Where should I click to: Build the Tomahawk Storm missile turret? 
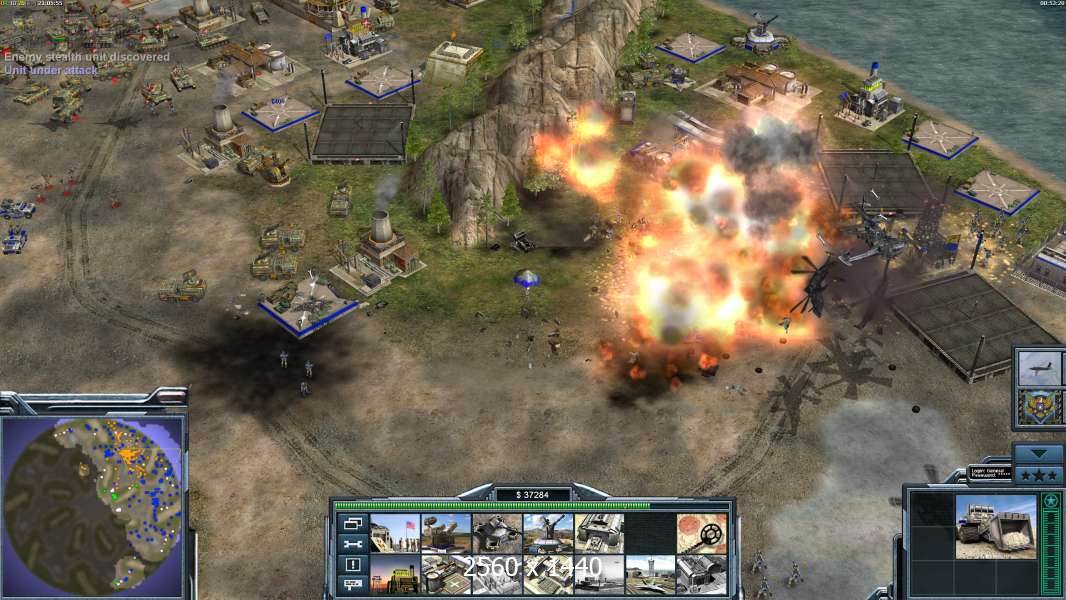click(497, 533)
